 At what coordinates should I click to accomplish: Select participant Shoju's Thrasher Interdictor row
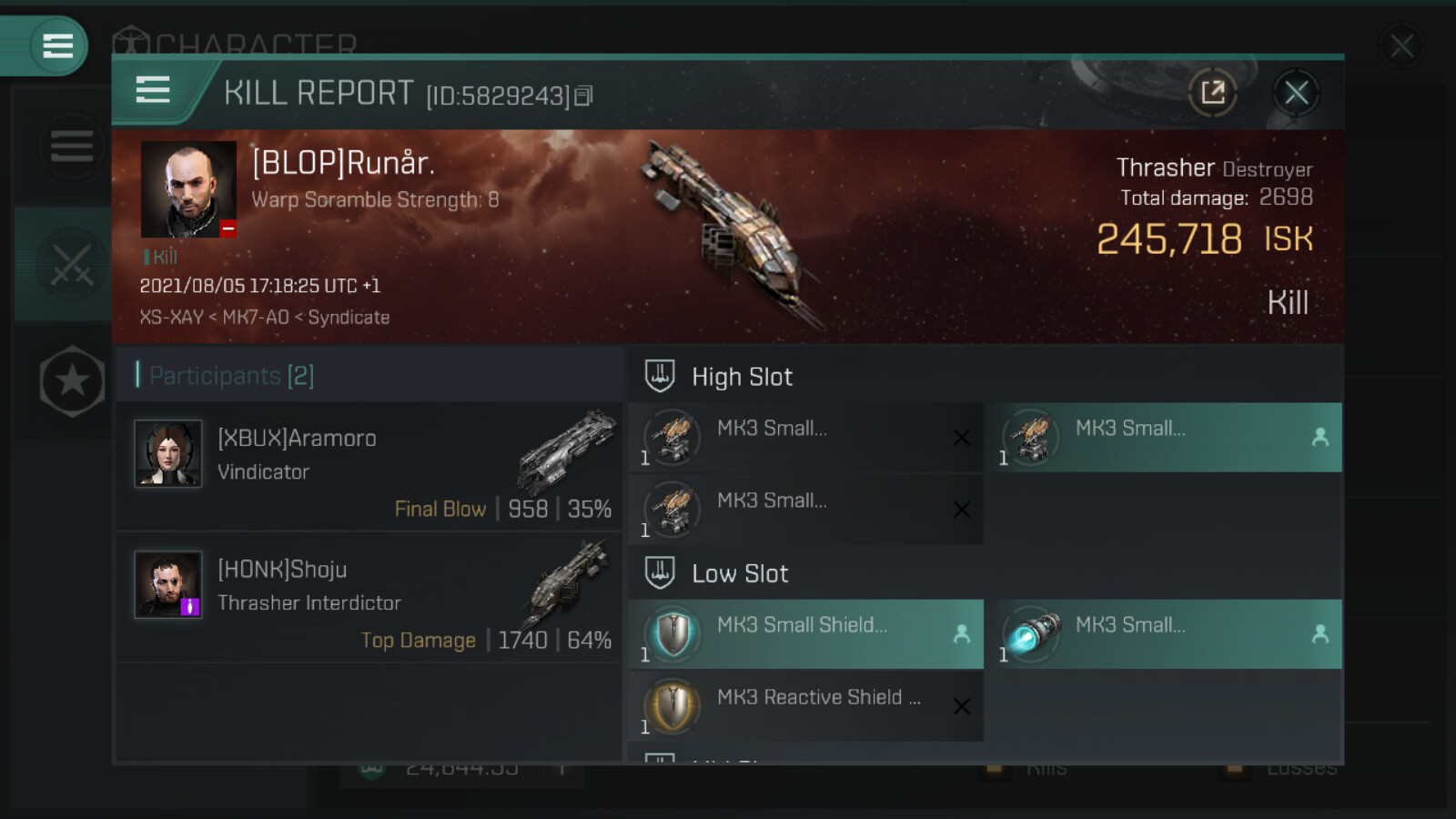pyautogui.click(x=369, y=598)
